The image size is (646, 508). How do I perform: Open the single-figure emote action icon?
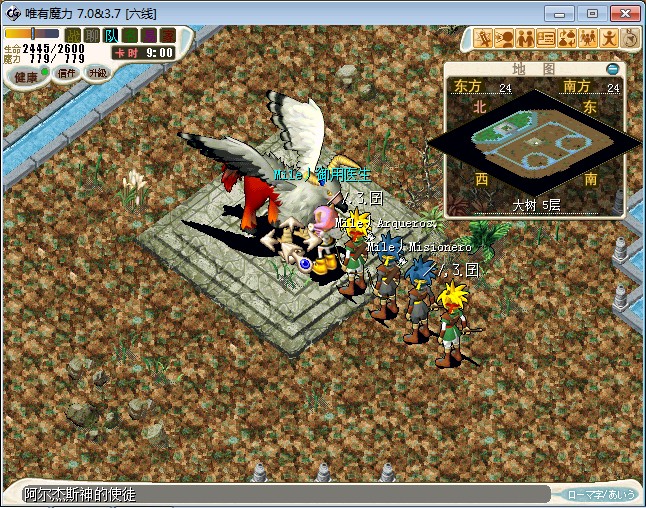(x=610, y=38)
